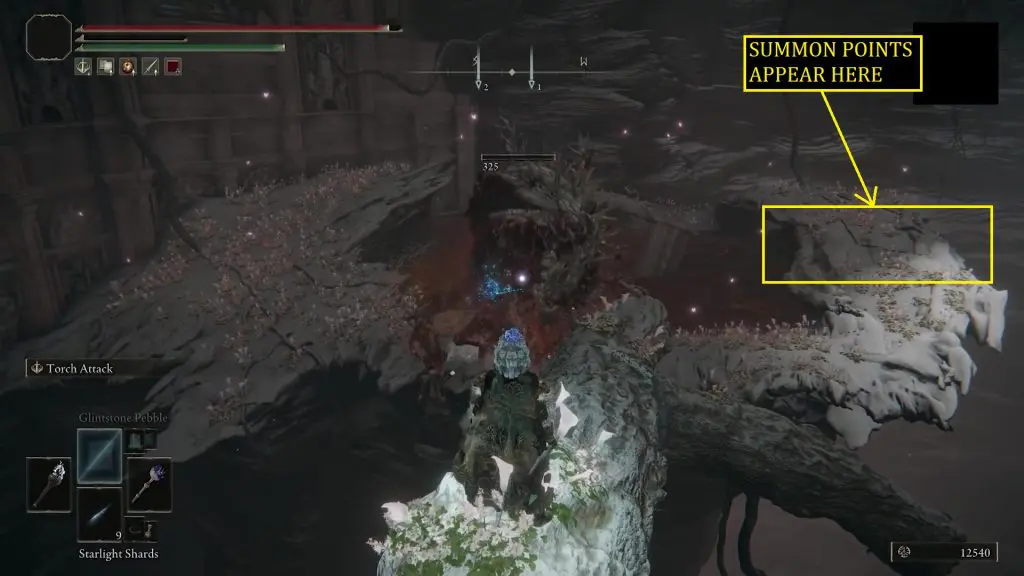Screen dimensions: 1024x576
Task: Click the orange orb buff status icon
Action: pos(127,67)
